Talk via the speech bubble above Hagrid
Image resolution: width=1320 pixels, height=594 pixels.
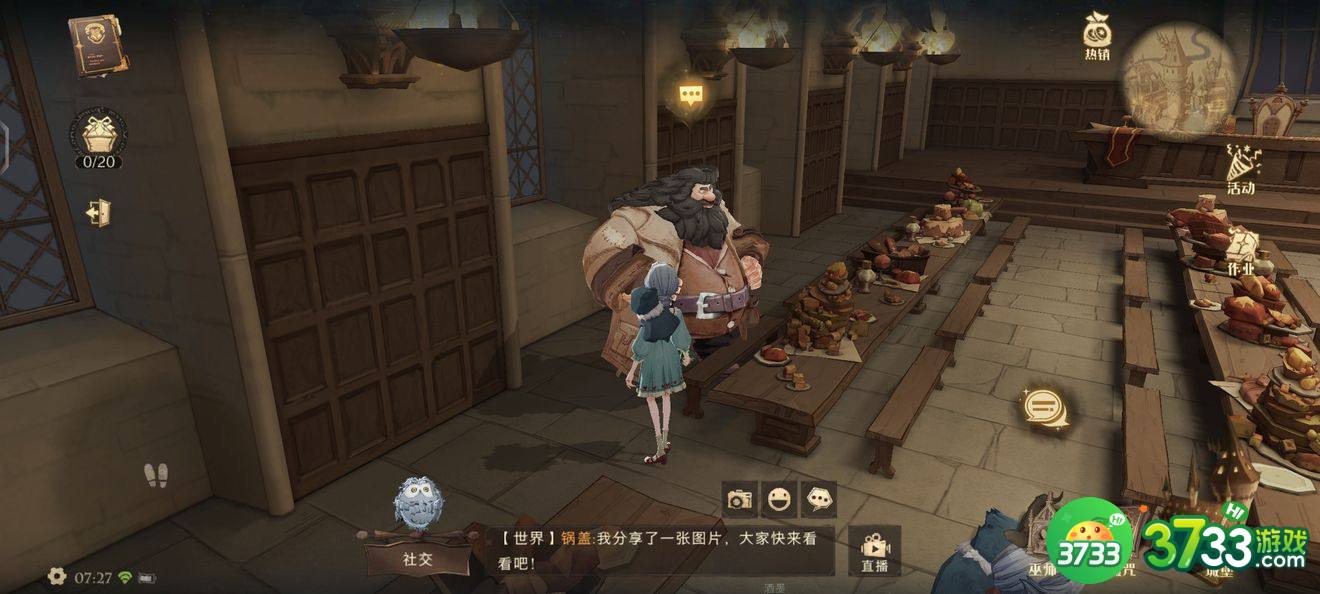click(691, 95)
